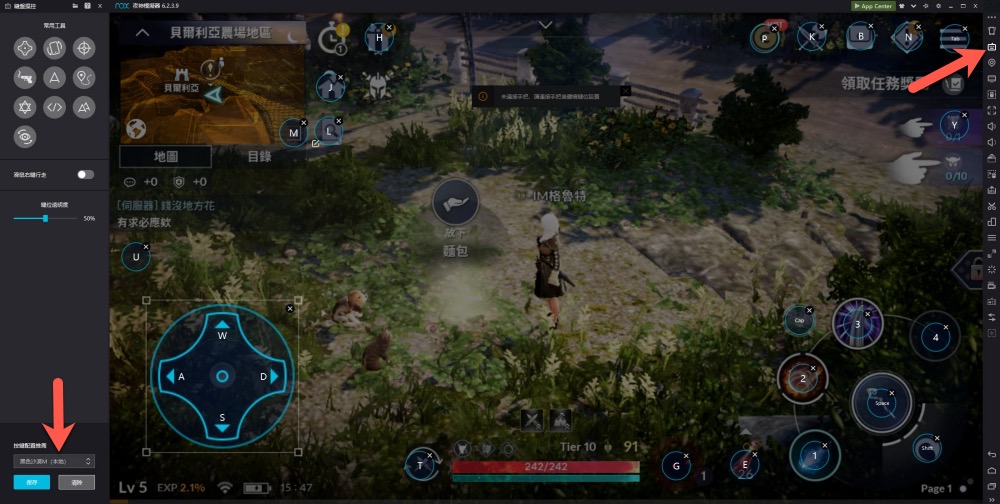Viewport: 1000px width, 504px height.
Task: Switch to the 目錄 tab
Action: coord(259,157)
